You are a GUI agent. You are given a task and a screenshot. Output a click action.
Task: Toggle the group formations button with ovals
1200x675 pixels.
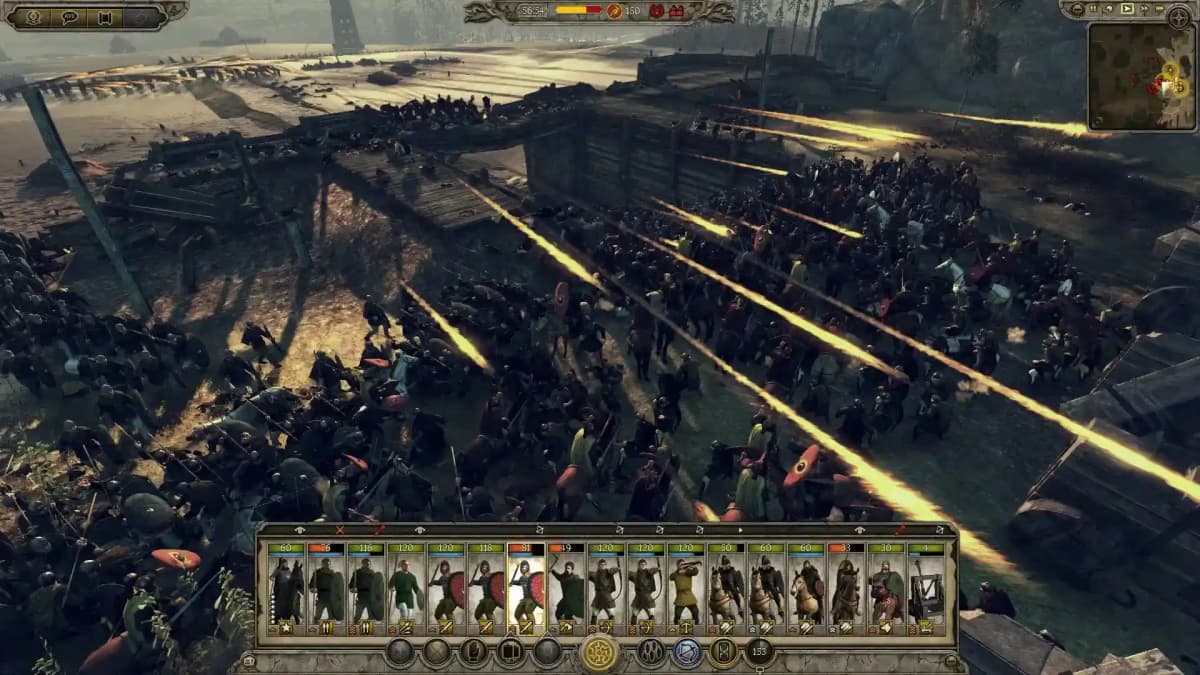651,653
